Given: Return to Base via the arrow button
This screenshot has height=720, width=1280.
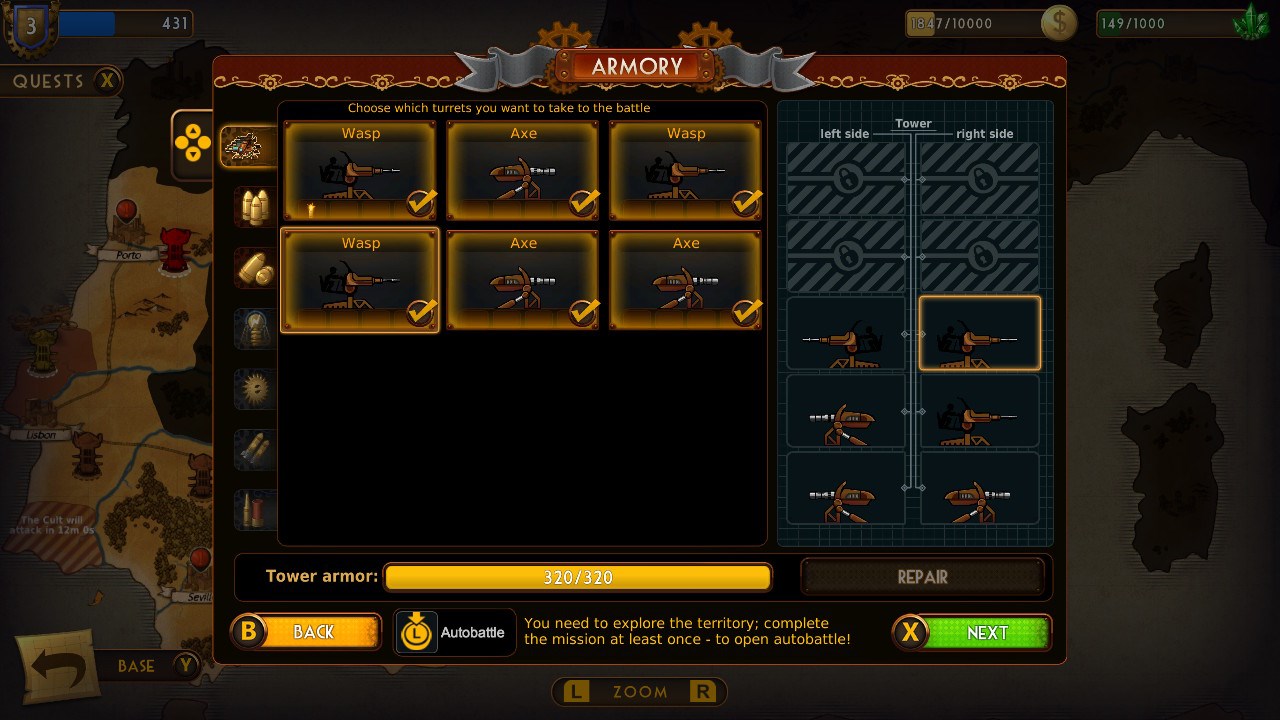Looking at the screenshot, I should (60, 666).
